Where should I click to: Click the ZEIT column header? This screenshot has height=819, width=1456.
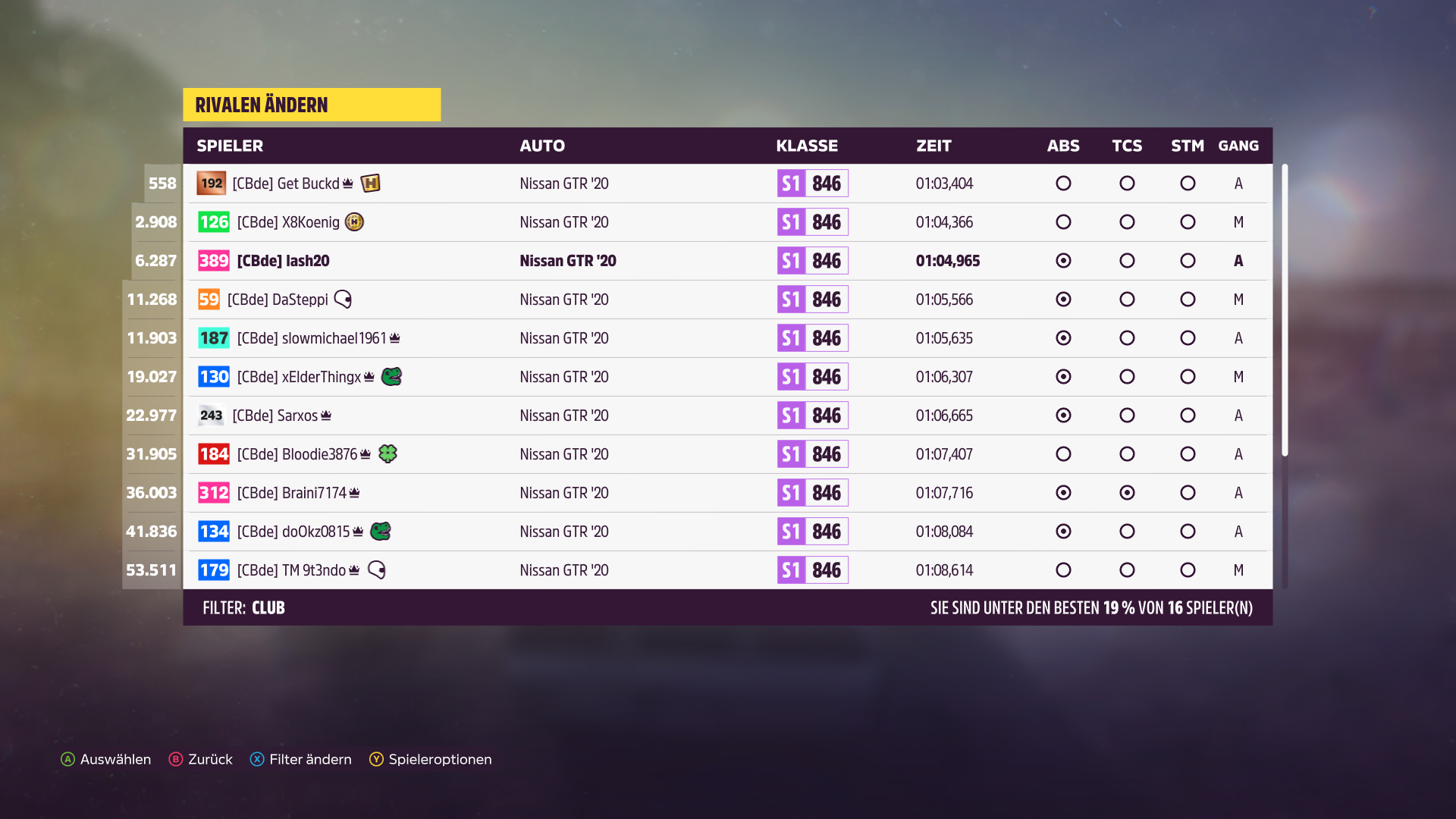click(x=934, y=146)
